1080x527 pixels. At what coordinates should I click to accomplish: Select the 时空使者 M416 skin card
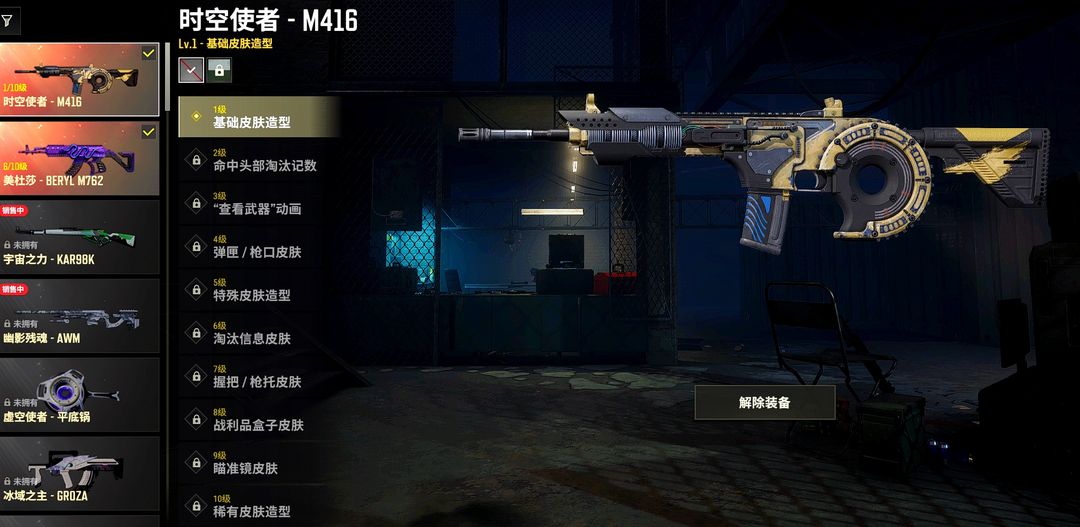coord(79,78)
